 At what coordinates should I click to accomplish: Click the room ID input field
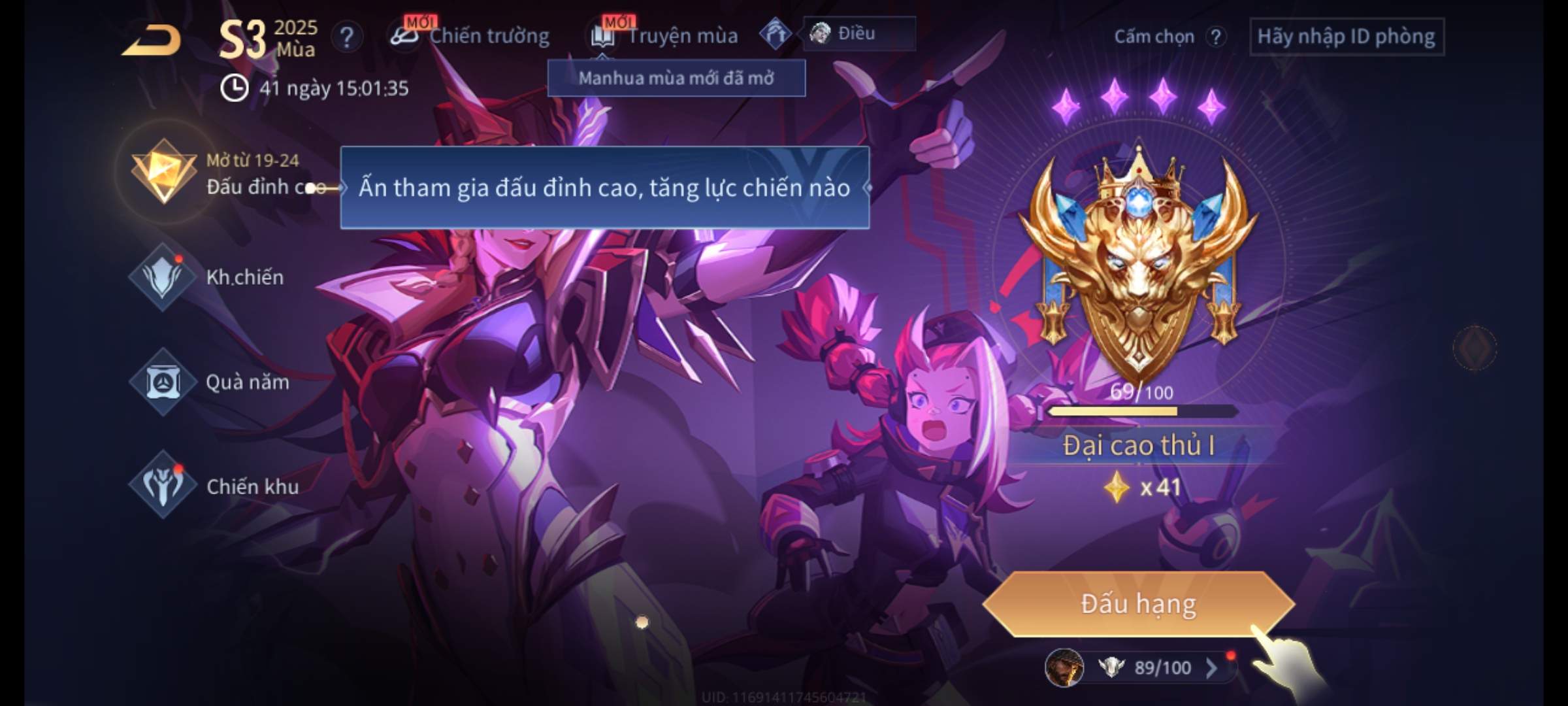pyautogui.click(x=1346, y=37)
